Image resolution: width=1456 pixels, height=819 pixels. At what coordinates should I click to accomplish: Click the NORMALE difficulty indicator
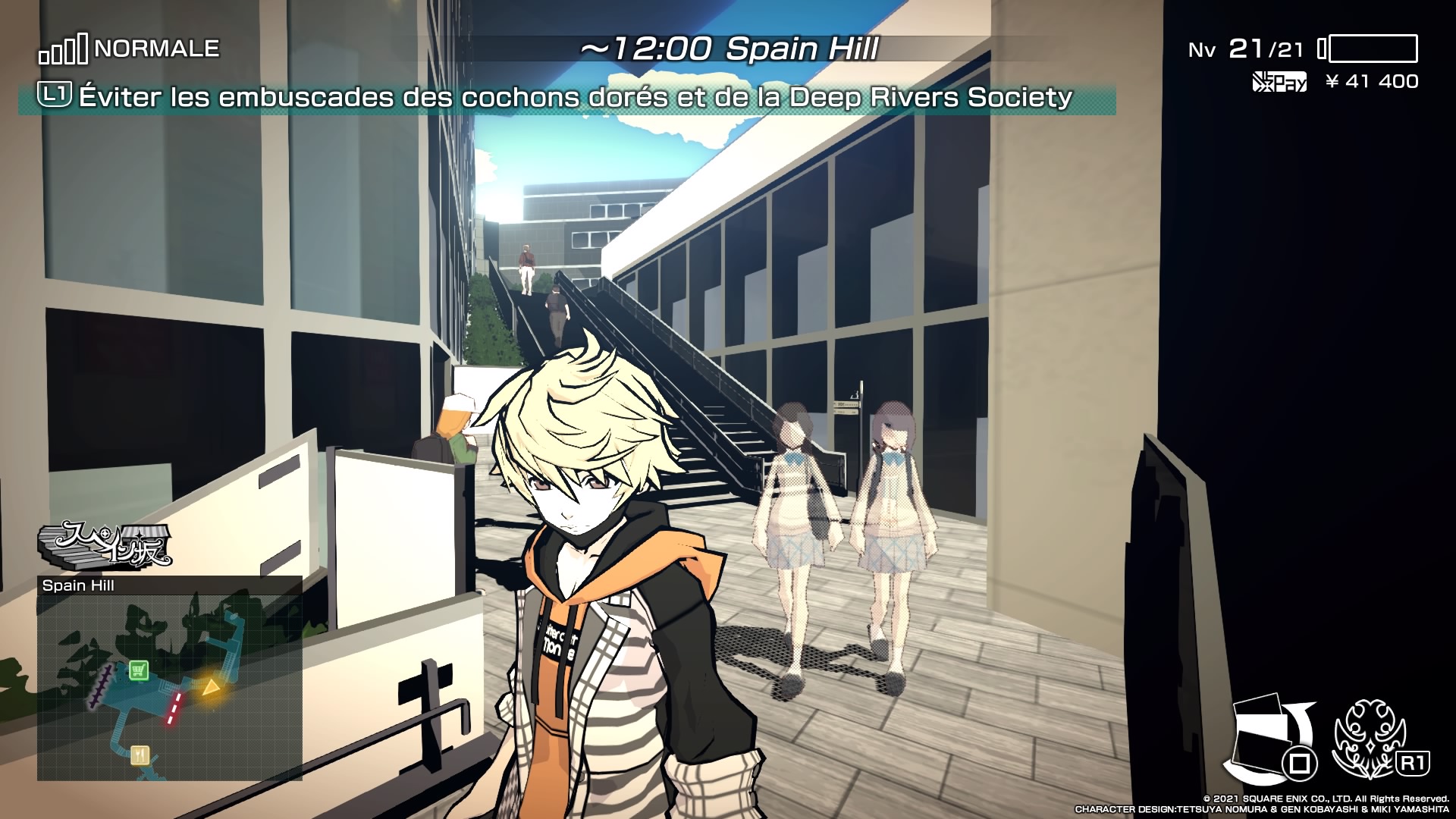coord(130,49)
